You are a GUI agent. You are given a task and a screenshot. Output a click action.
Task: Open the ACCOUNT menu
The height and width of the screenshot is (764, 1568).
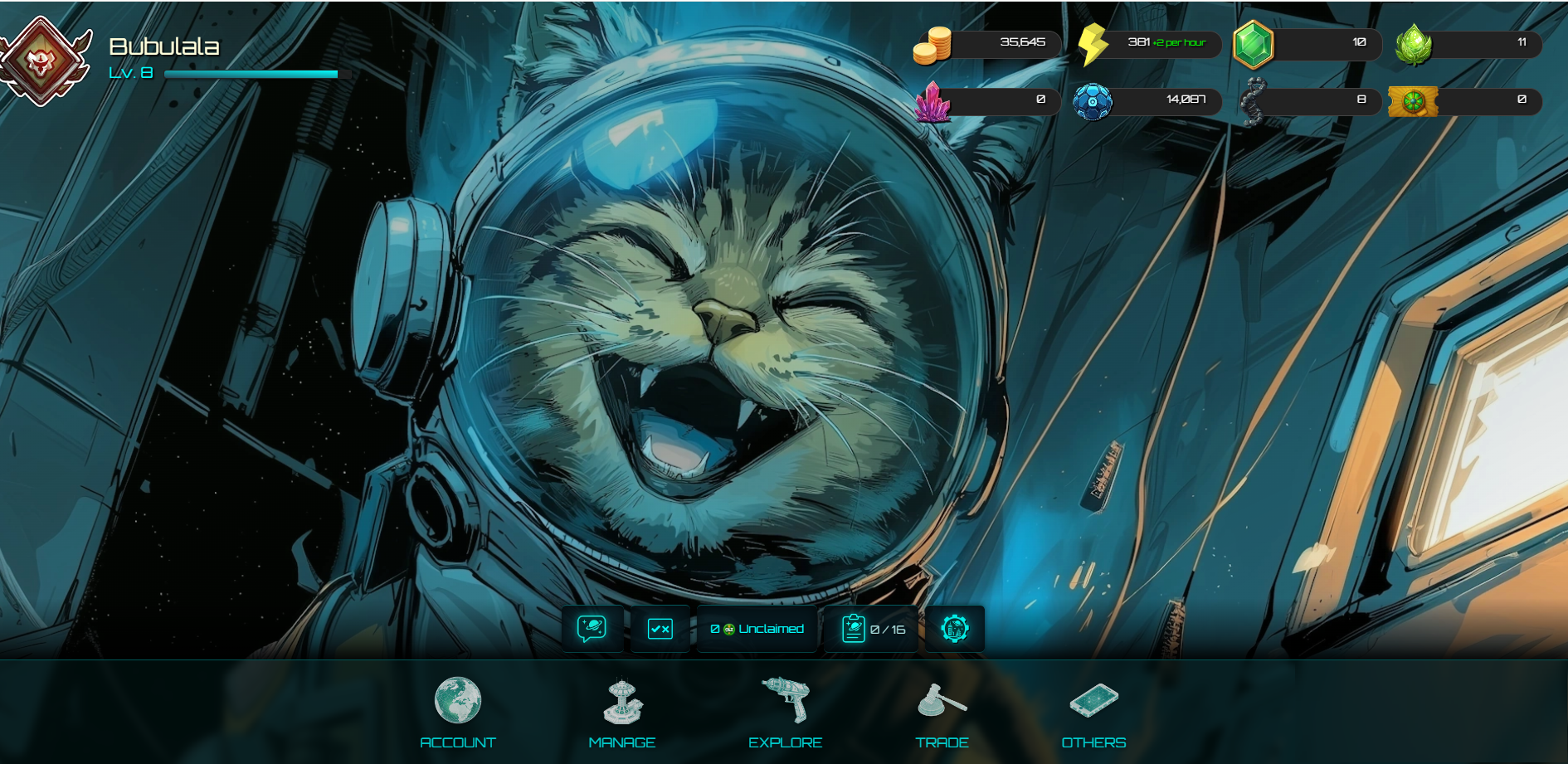457,712
